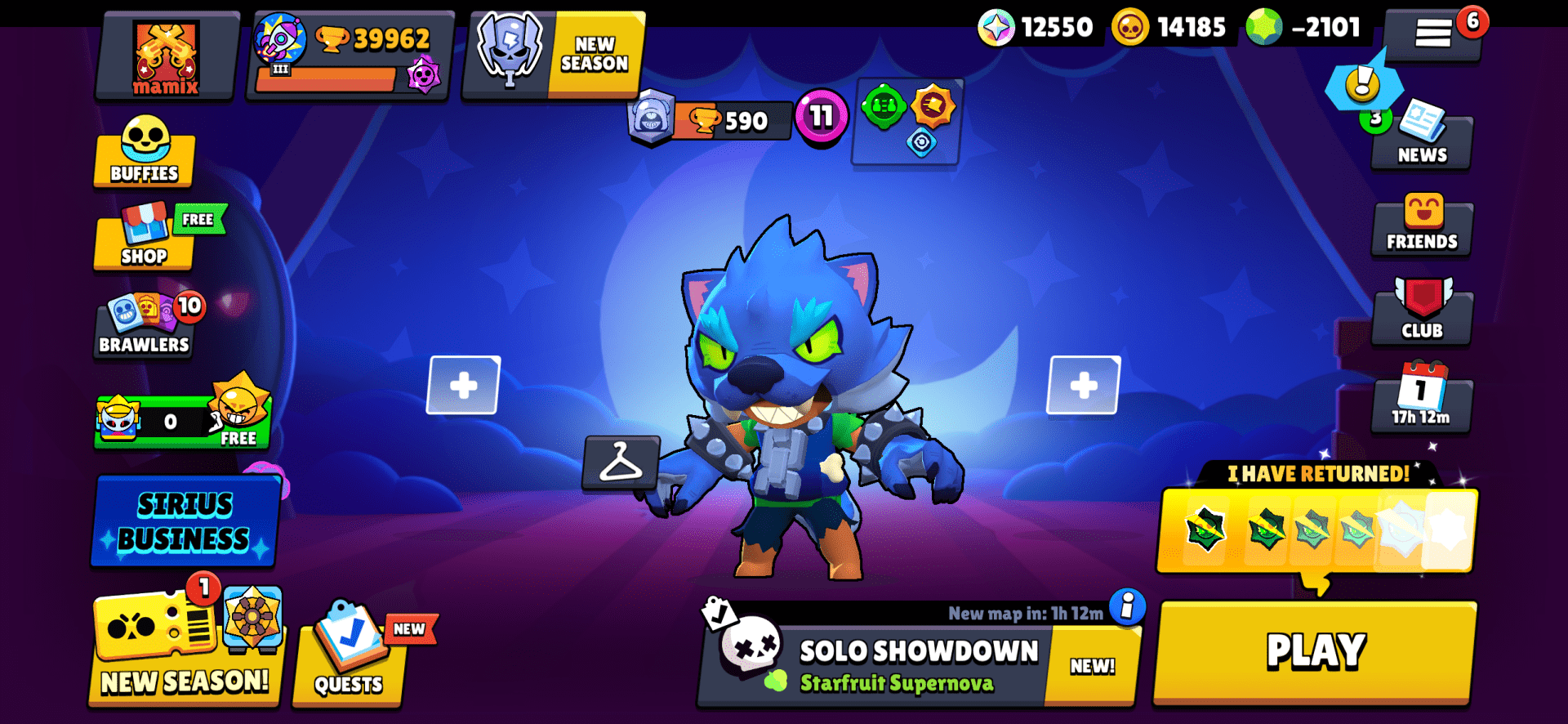The height and width of the screenshot is (724, 1568).
Task: Open the settings hamburger menu
Action: click(x=1433, y=34)
